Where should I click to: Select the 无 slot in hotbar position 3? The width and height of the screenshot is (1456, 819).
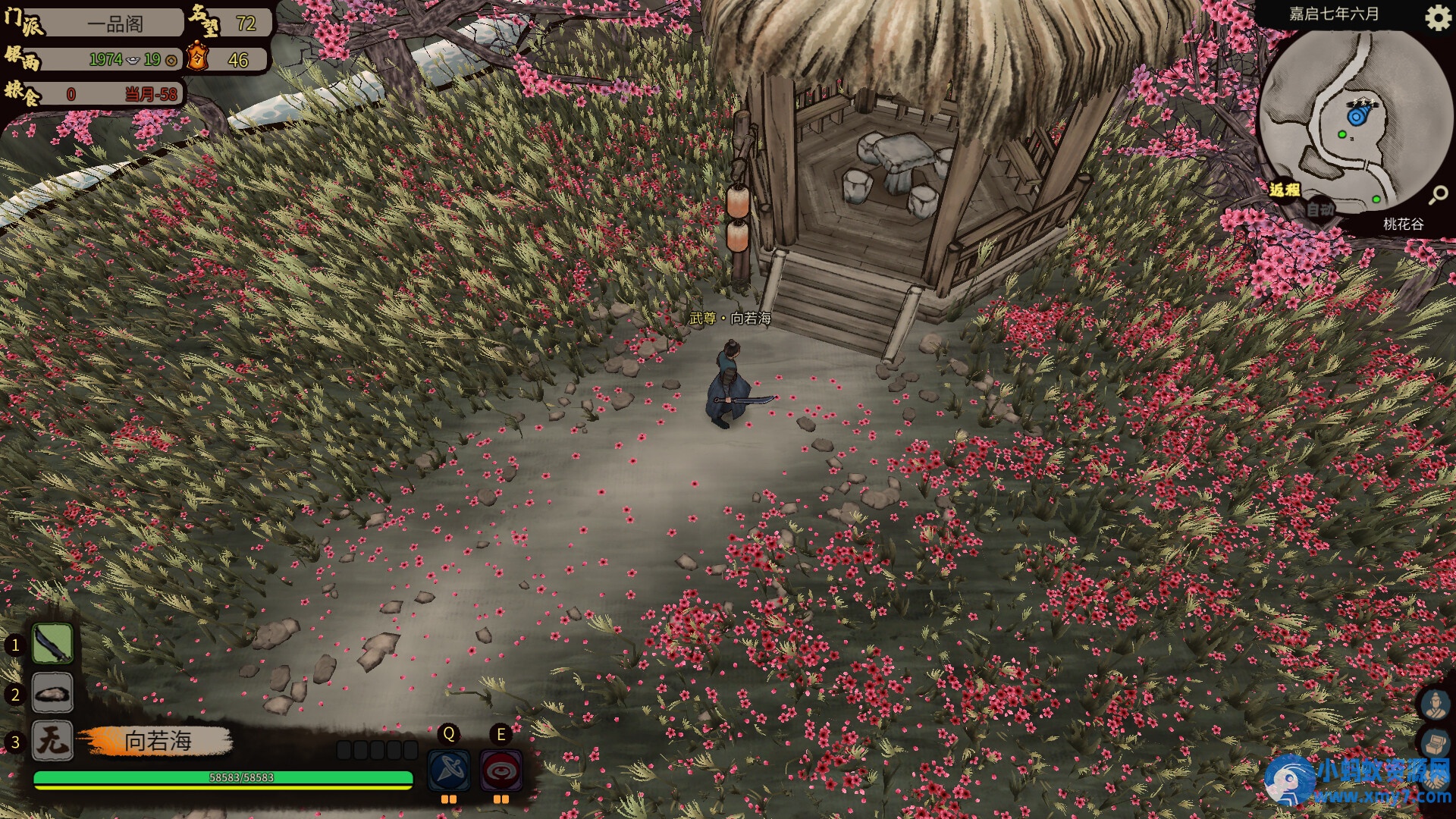tap(51, 742)
